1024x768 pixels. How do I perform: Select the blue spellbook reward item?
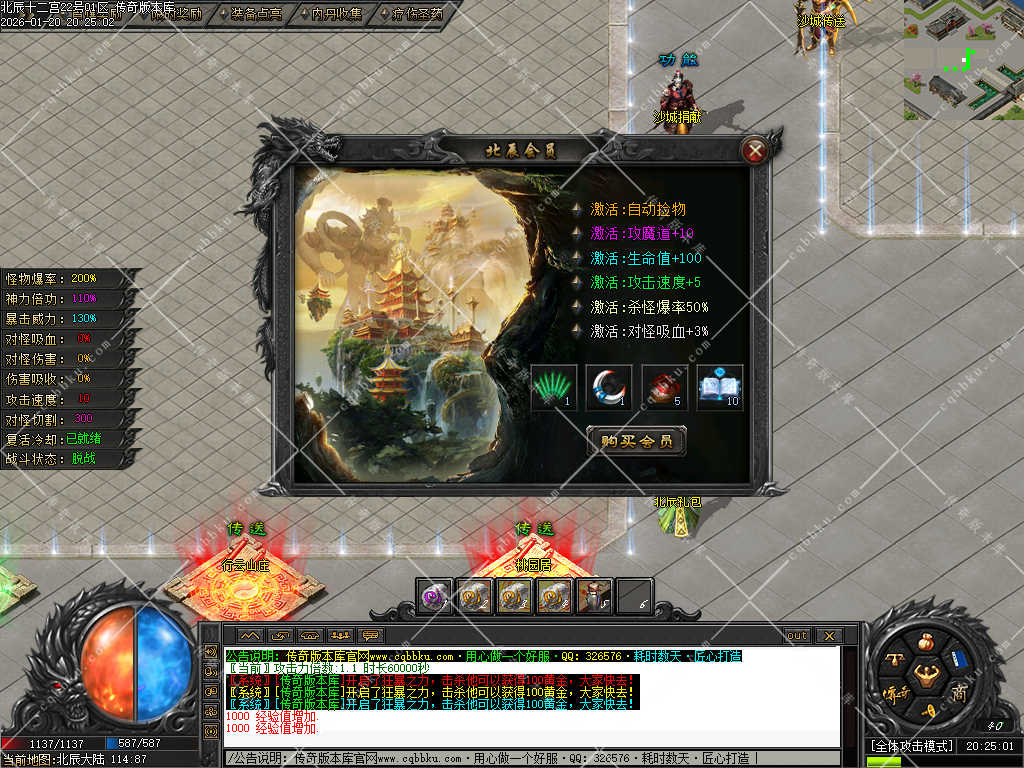[720, 387]
